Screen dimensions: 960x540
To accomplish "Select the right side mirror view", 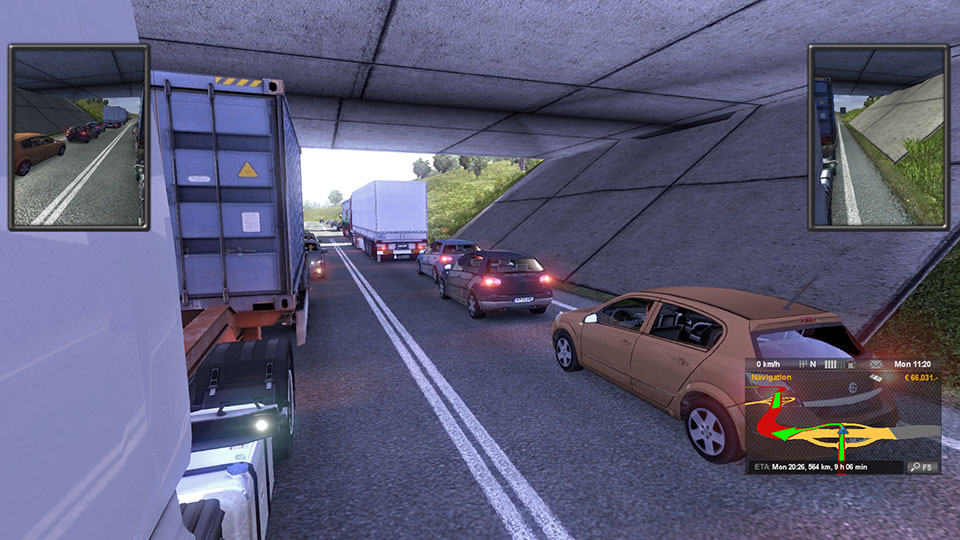I will pos(877,136).
